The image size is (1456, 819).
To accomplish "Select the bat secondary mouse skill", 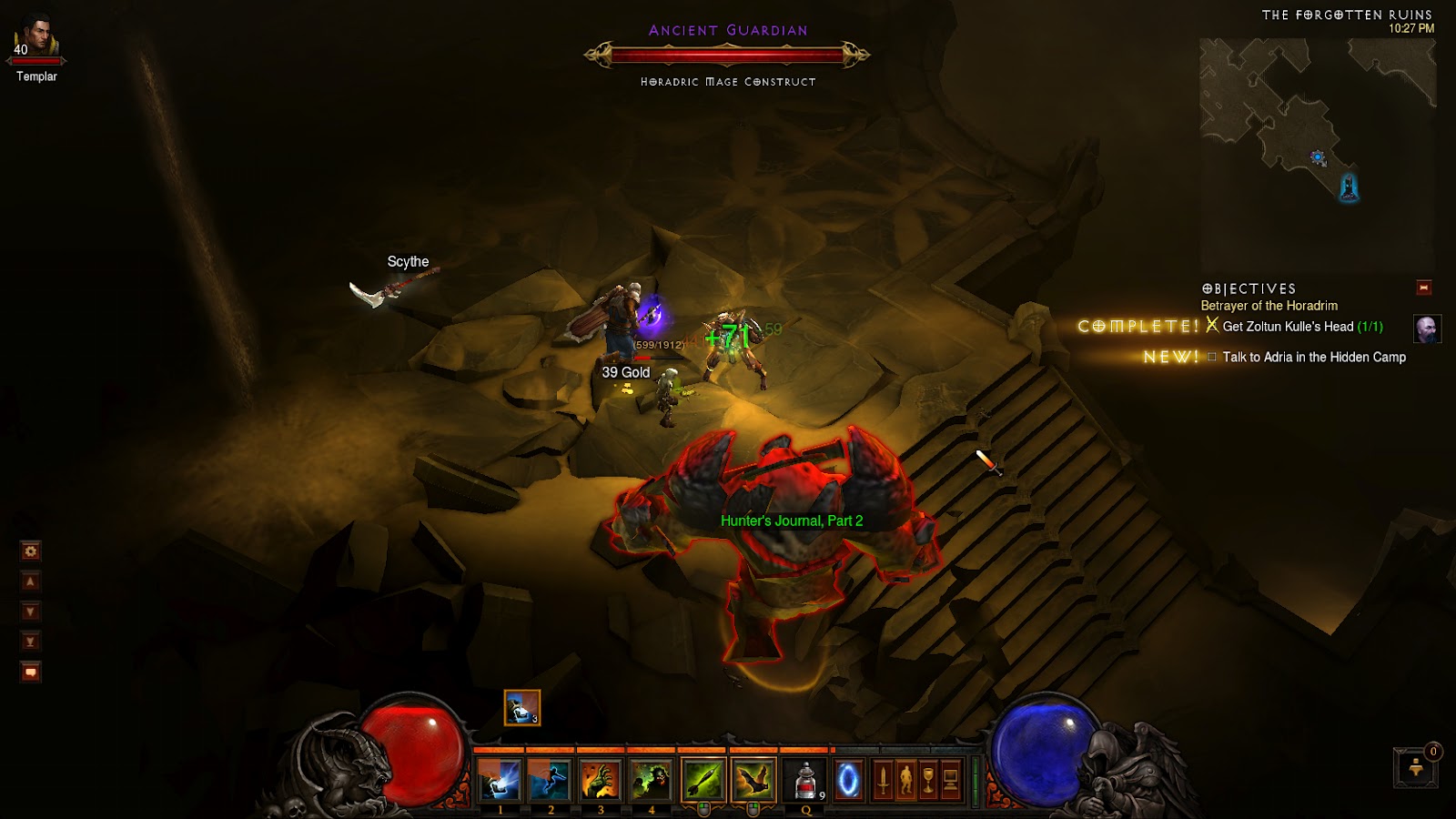I will 753,780.
